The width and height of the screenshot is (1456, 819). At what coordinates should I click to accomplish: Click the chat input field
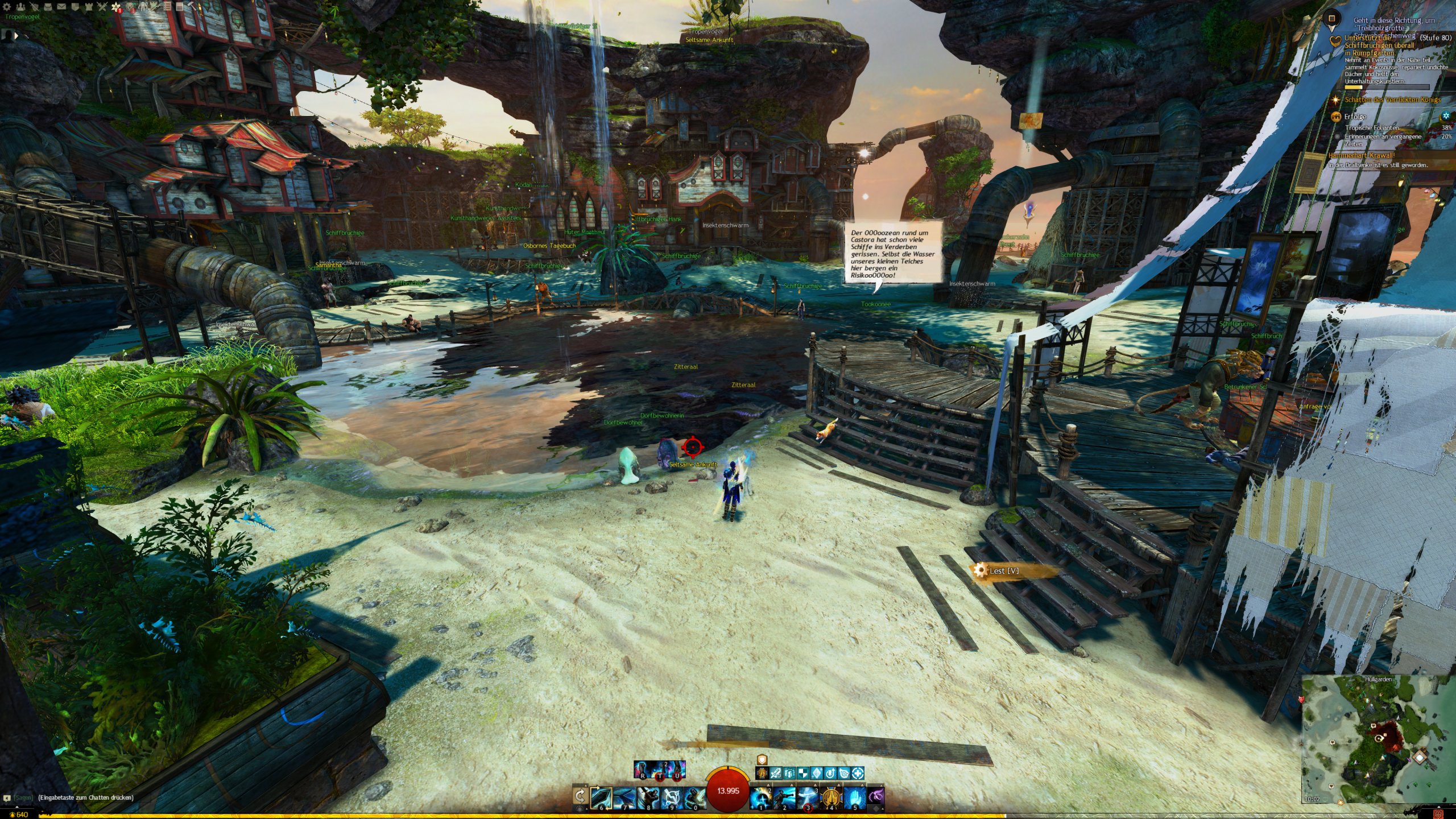coord(85,797)
